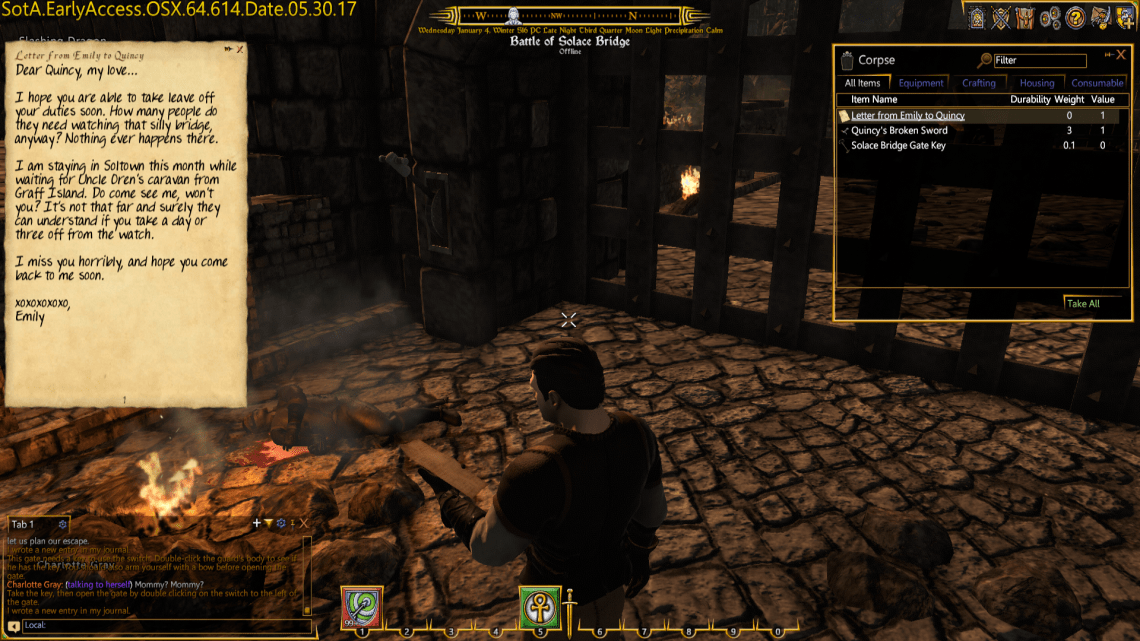This screenshot has height=641, width=1140.
Task: Close the chat window
Action: click(x=304, y=523)
